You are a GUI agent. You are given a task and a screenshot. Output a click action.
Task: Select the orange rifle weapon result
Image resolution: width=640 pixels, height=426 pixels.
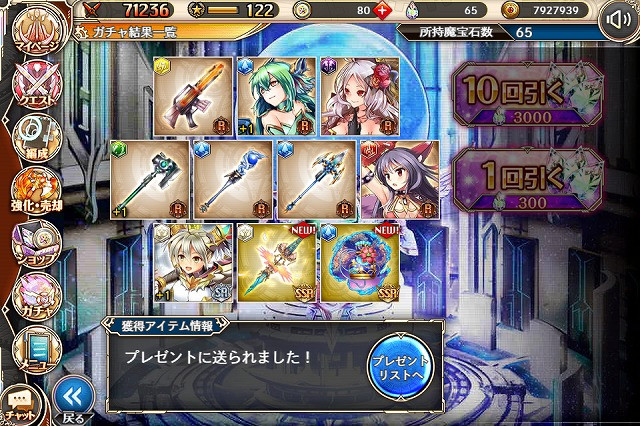click(194, 96)
